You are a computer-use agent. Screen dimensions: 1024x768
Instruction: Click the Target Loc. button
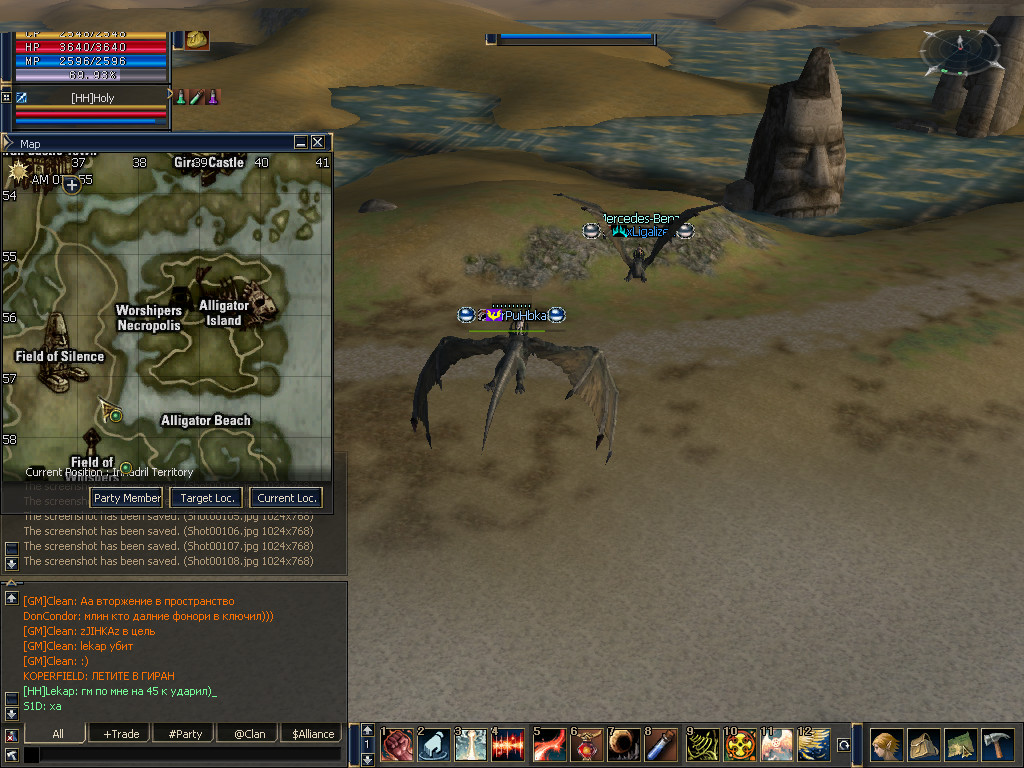pos(207,498)
